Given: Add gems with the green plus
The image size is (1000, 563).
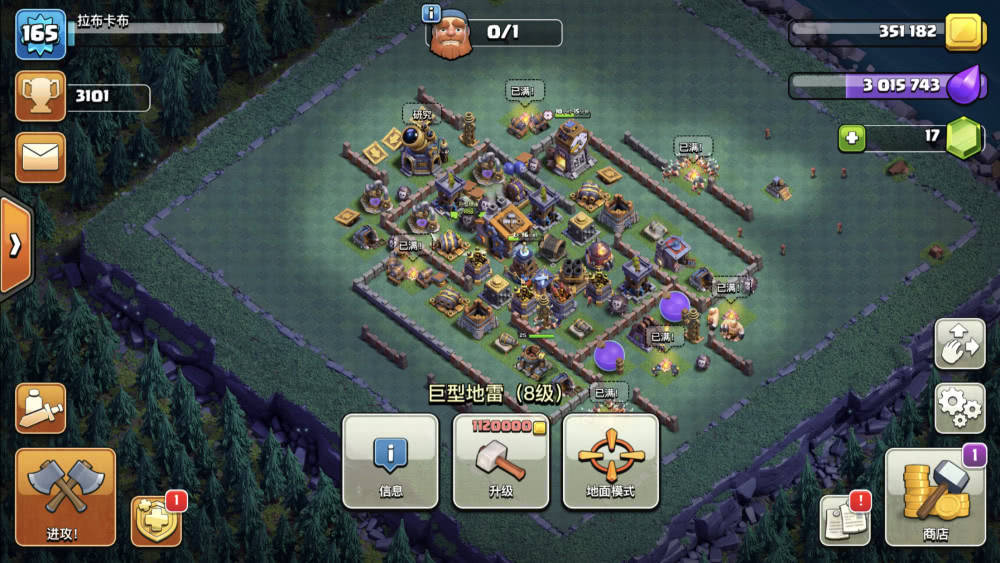Looking at the screenshot, I should click(851, 138).
